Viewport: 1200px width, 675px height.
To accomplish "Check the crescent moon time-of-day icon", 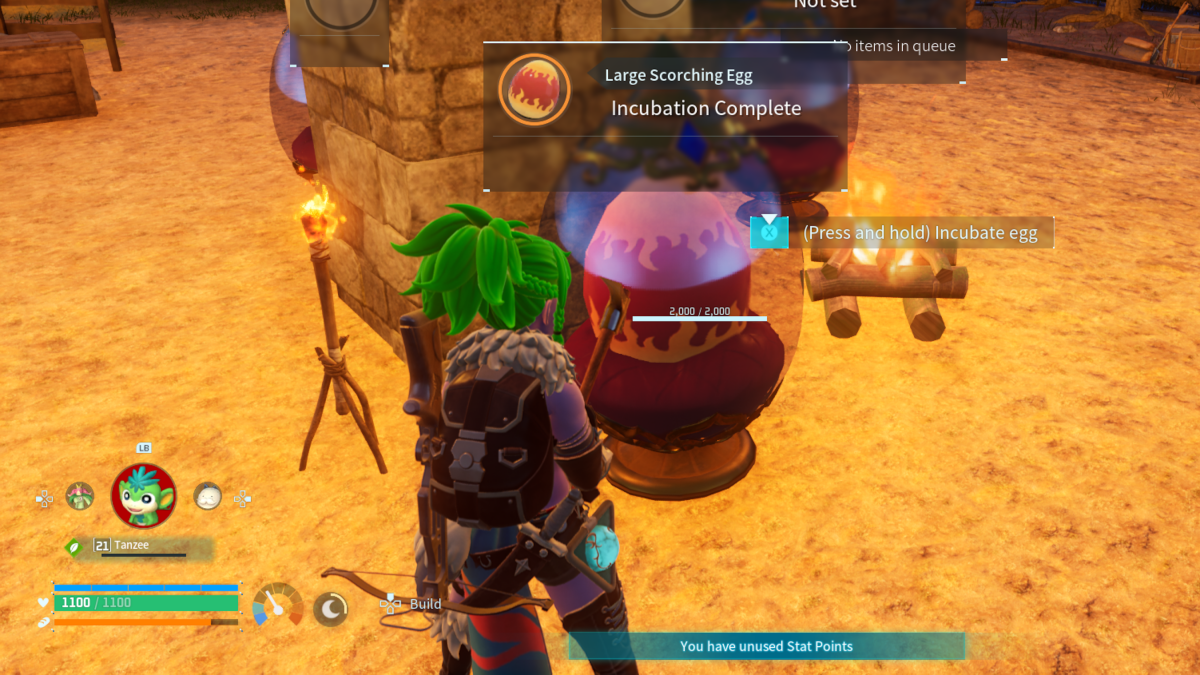I will (330, 608).
